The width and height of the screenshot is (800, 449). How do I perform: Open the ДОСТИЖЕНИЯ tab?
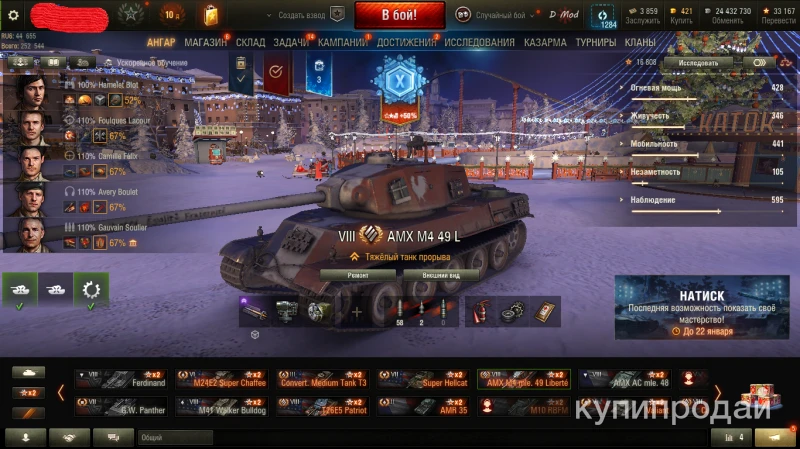click(407, 43)
